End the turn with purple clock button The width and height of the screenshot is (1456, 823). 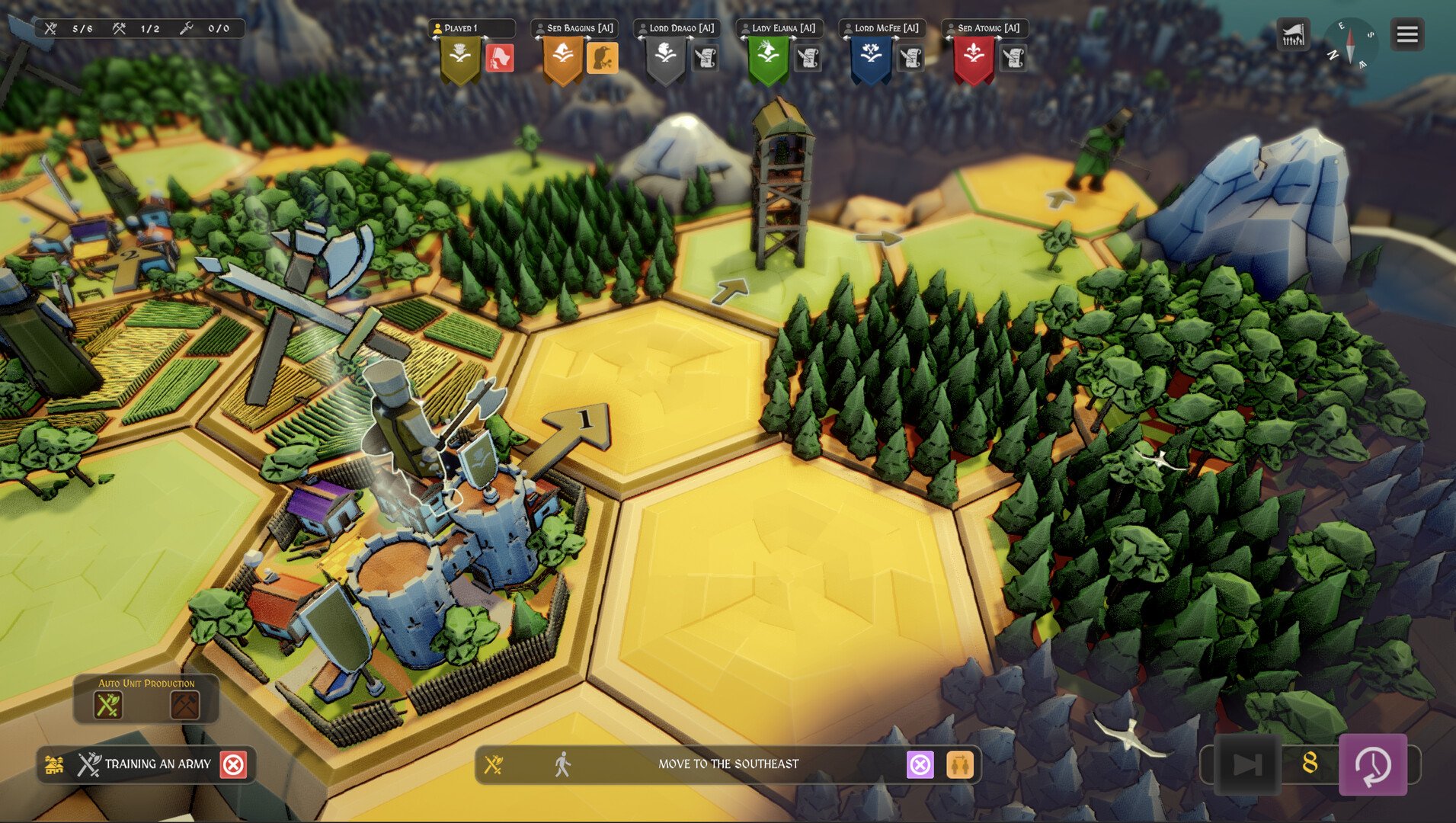1373,764
